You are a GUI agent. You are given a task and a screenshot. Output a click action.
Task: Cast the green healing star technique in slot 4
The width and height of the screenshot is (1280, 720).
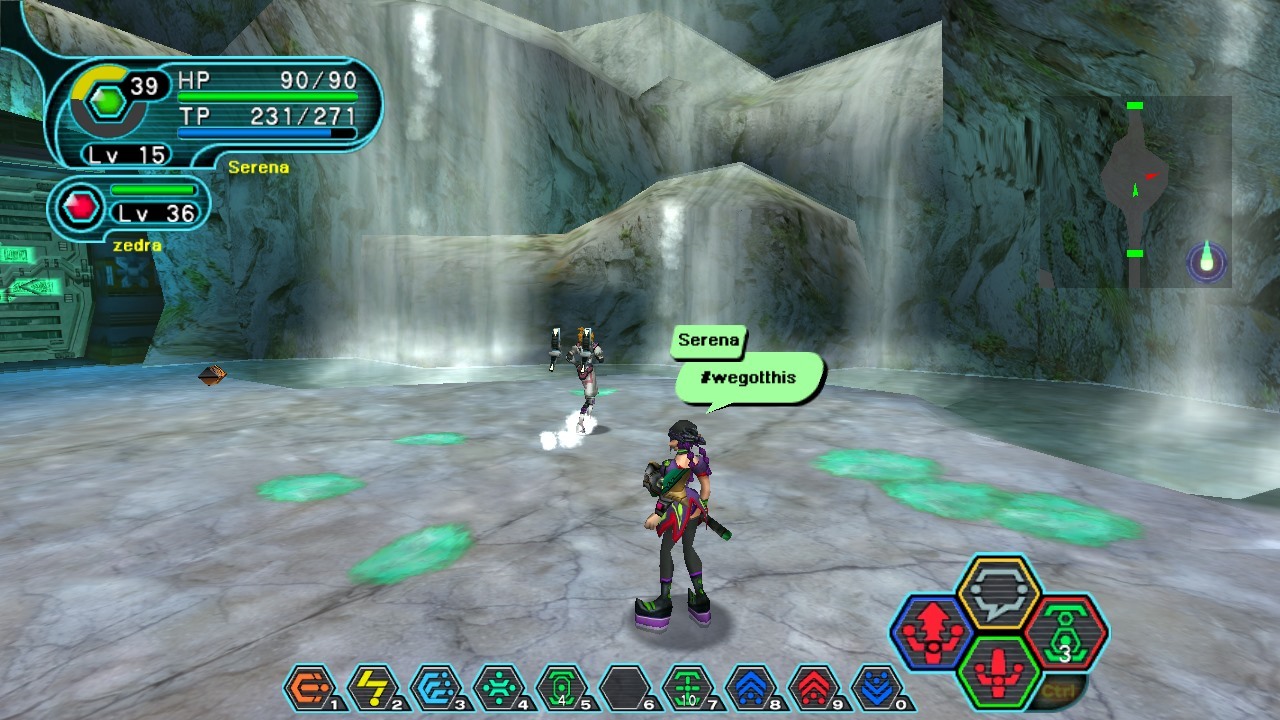[498, 688]
